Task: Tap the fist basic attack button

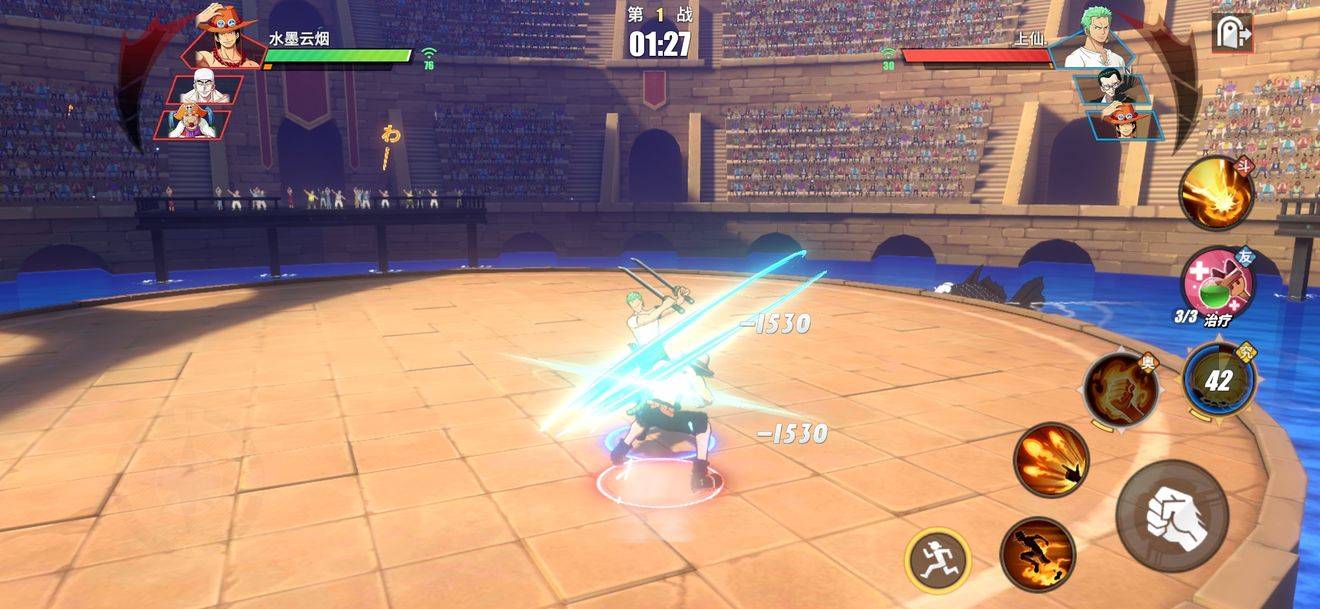Action: pyautogui.click(x=1172, y=516)
